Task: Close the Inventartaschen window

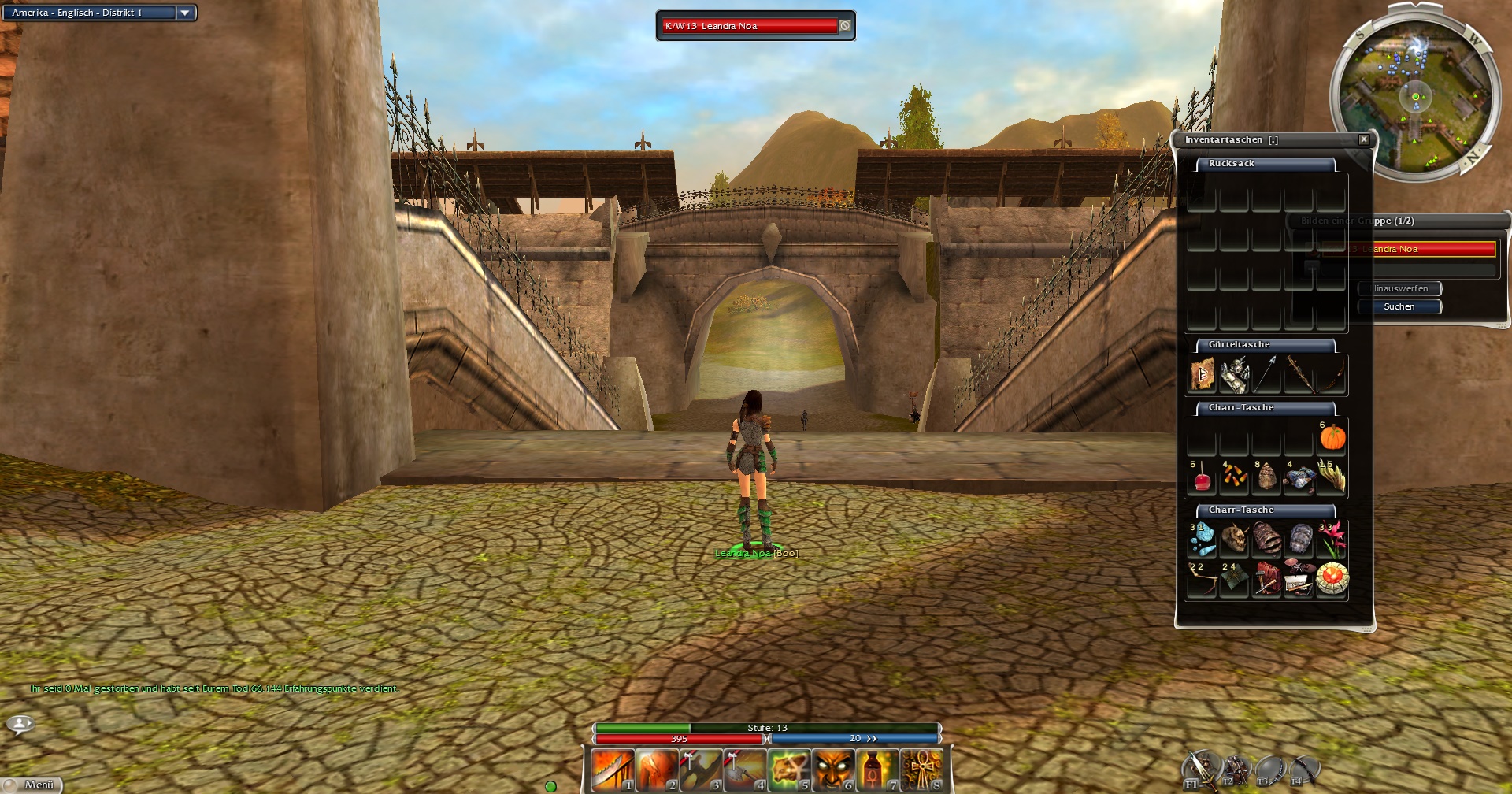Action: (1364, 139)
